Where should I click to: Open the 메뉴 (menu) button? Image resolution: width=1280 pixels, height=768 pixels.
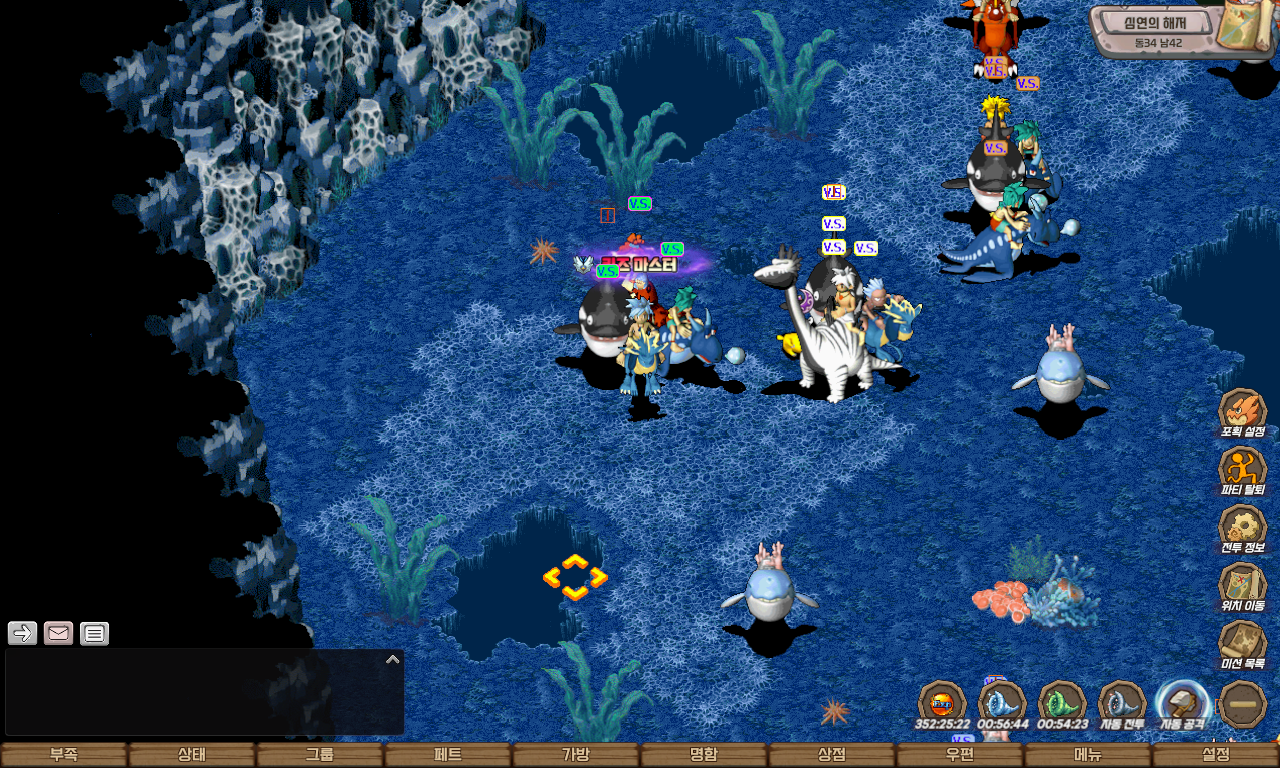tap(1088, 755)
